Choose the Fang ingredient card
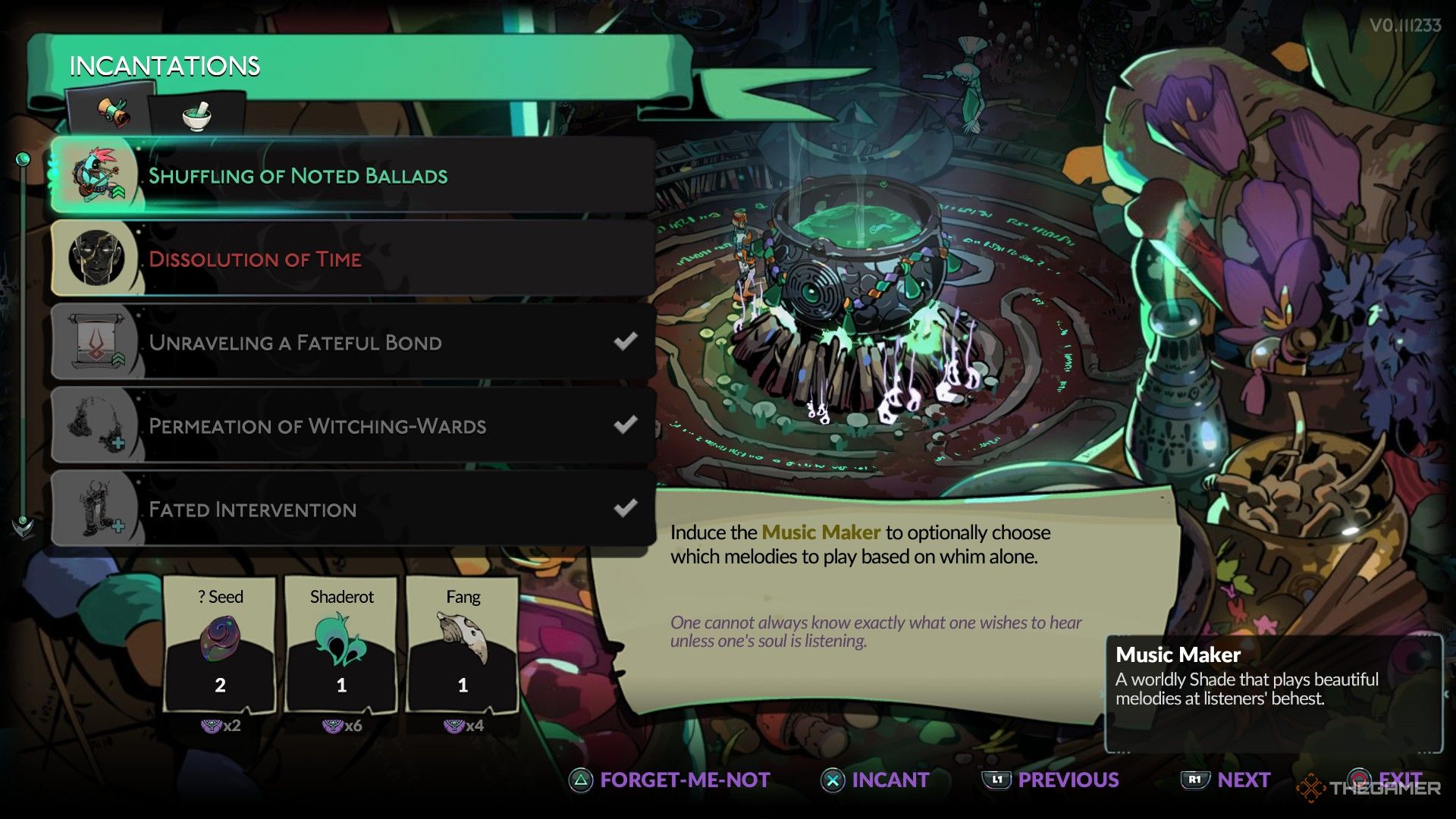The width and height of the screenshot is (1456, 819). (x=463, y=645)
